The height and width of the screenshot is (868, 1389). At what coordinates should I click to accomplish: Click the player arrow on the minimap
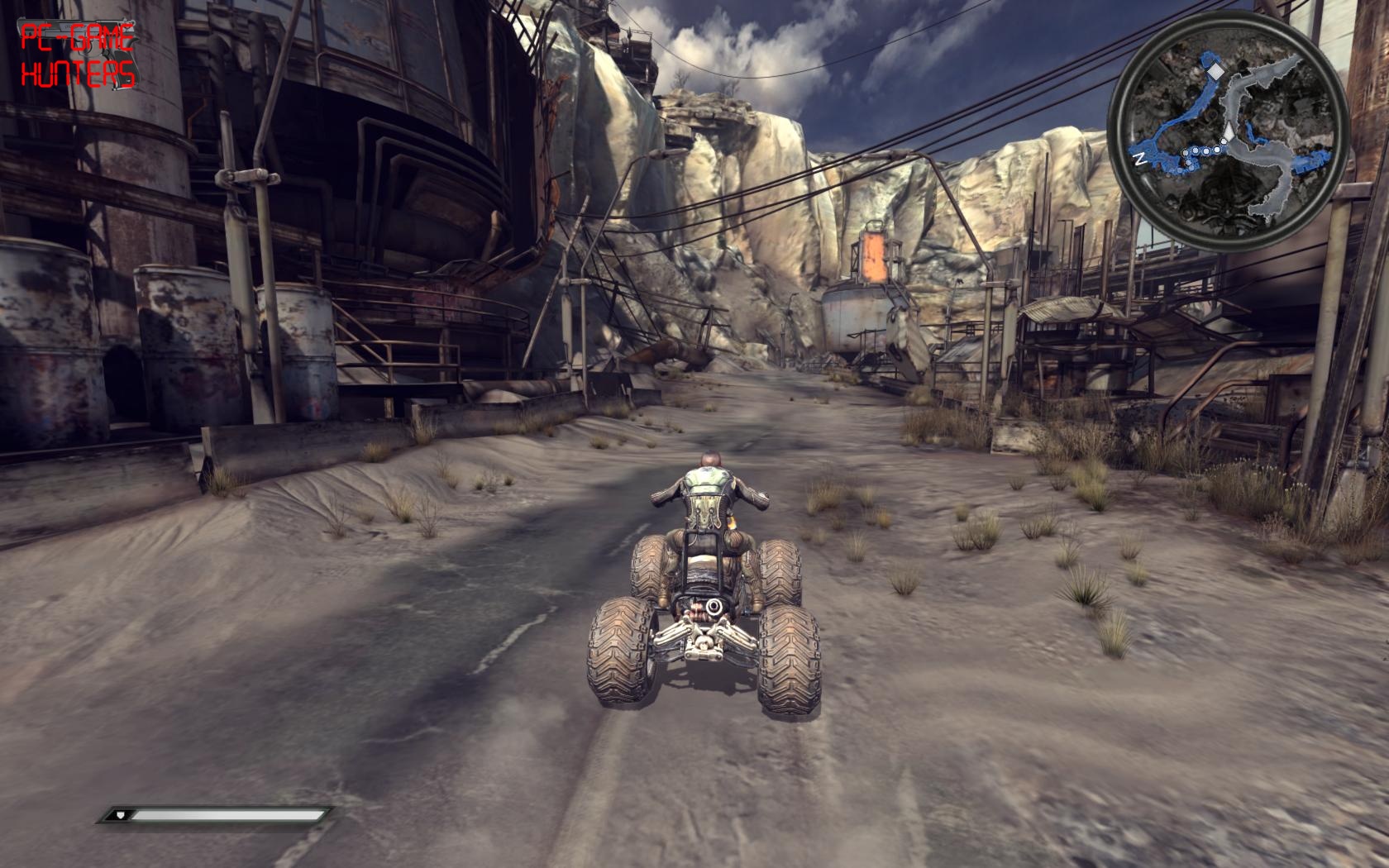(x=1229, y=132)
